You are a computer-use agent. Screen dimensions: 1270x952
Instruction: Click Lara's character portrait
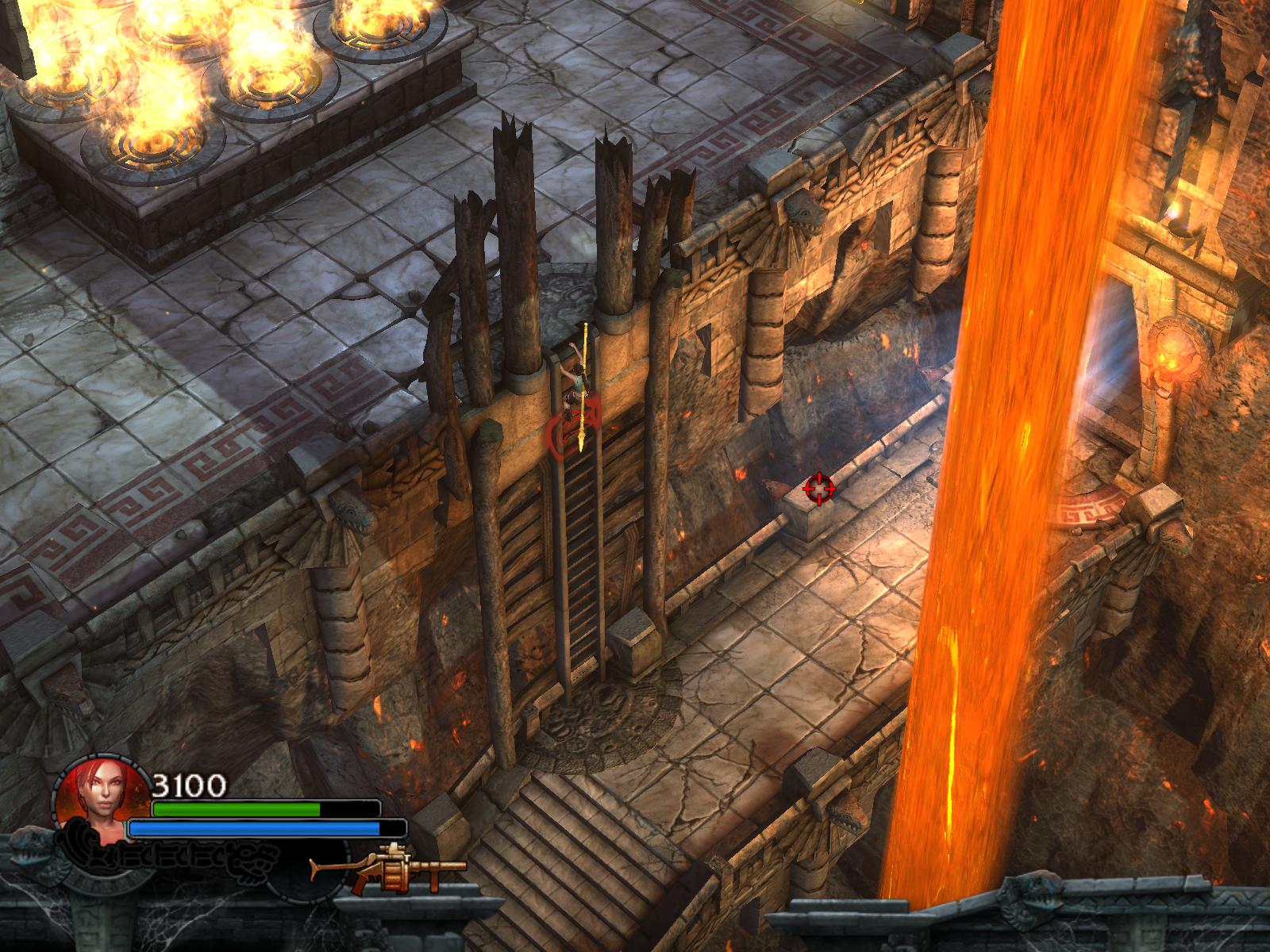tap(102, 804)
